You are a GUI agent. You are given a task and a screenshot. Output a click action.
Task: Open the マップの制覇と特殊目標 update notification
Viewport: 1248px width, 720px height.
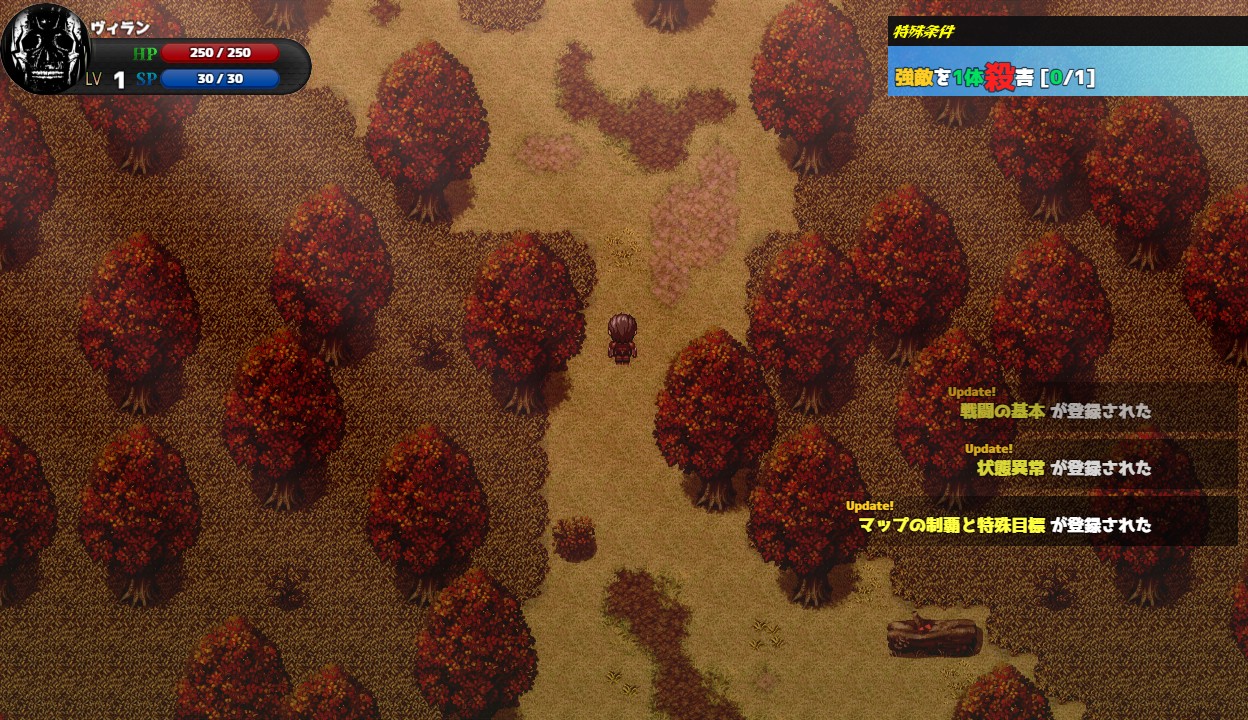(x=1005, y=524)
